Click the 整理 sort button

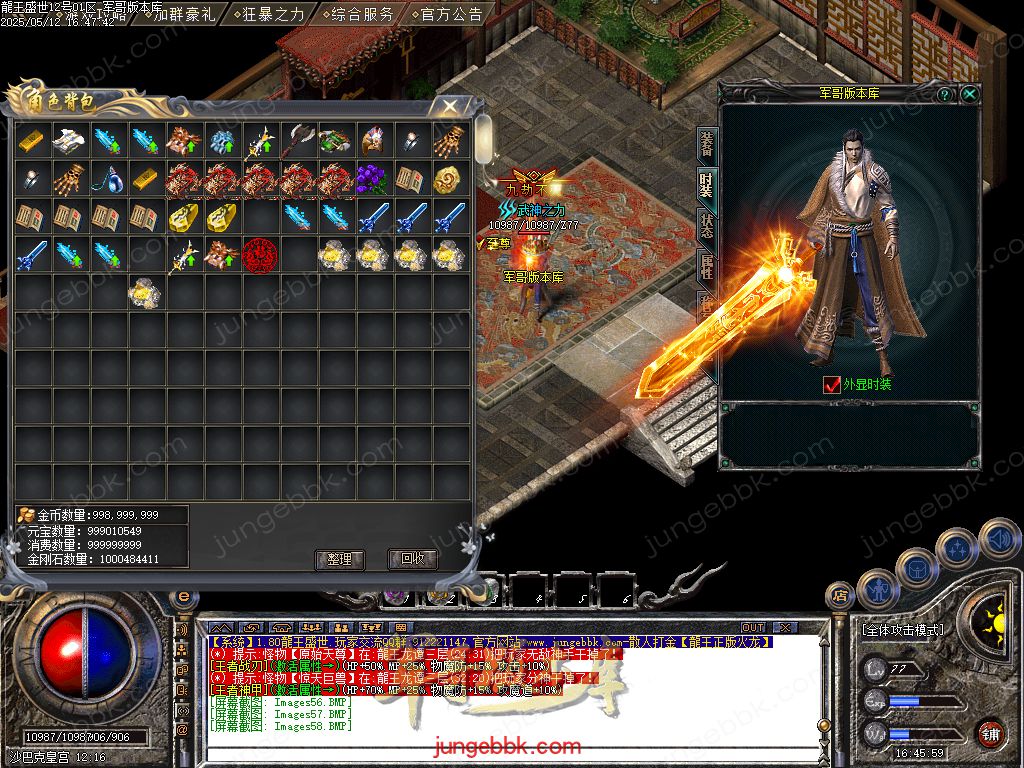(x=339, y=559)
